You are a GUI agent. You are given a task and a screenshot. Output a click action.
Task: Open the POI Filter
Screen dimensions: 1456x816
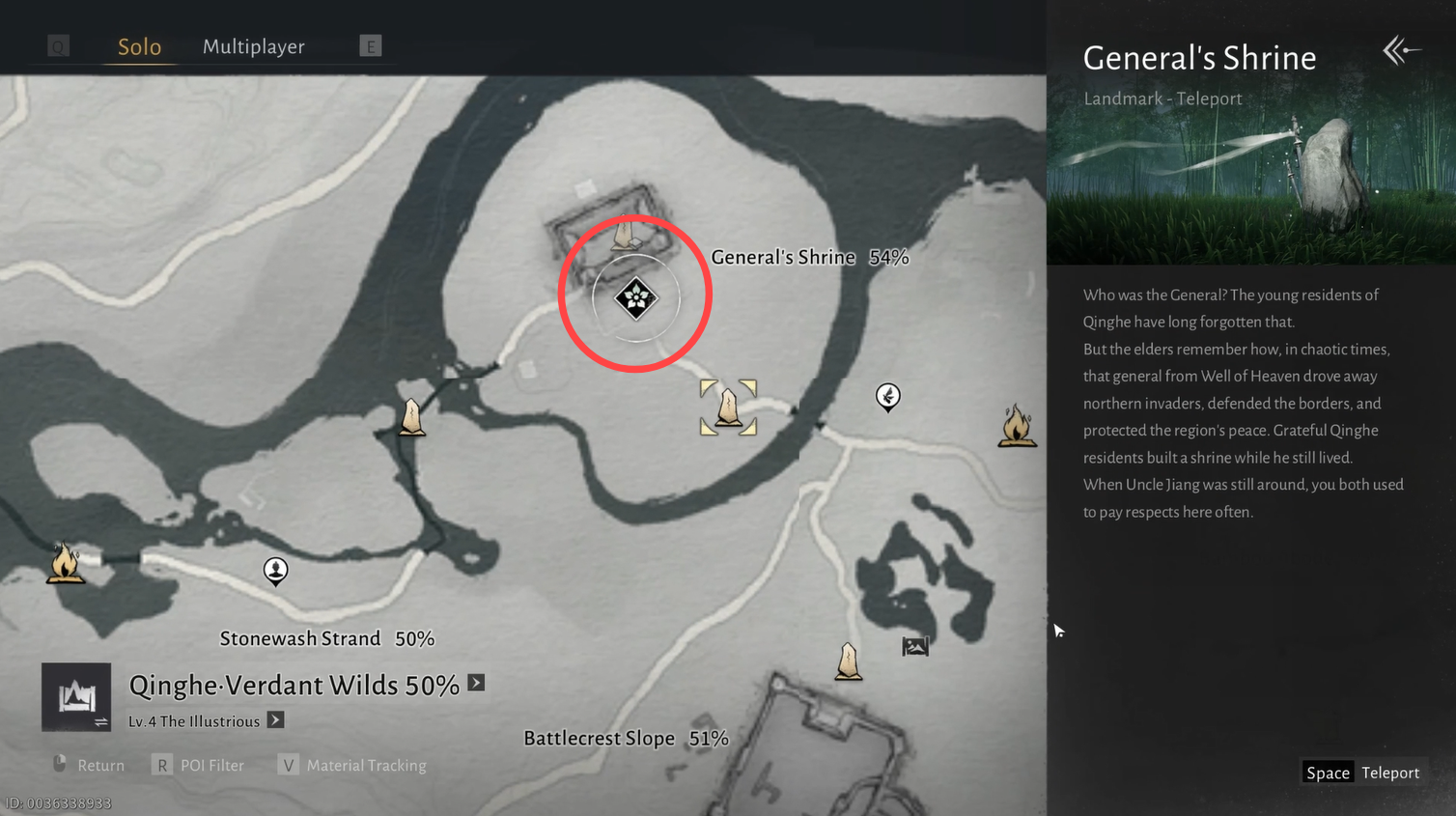click(200, 765)
